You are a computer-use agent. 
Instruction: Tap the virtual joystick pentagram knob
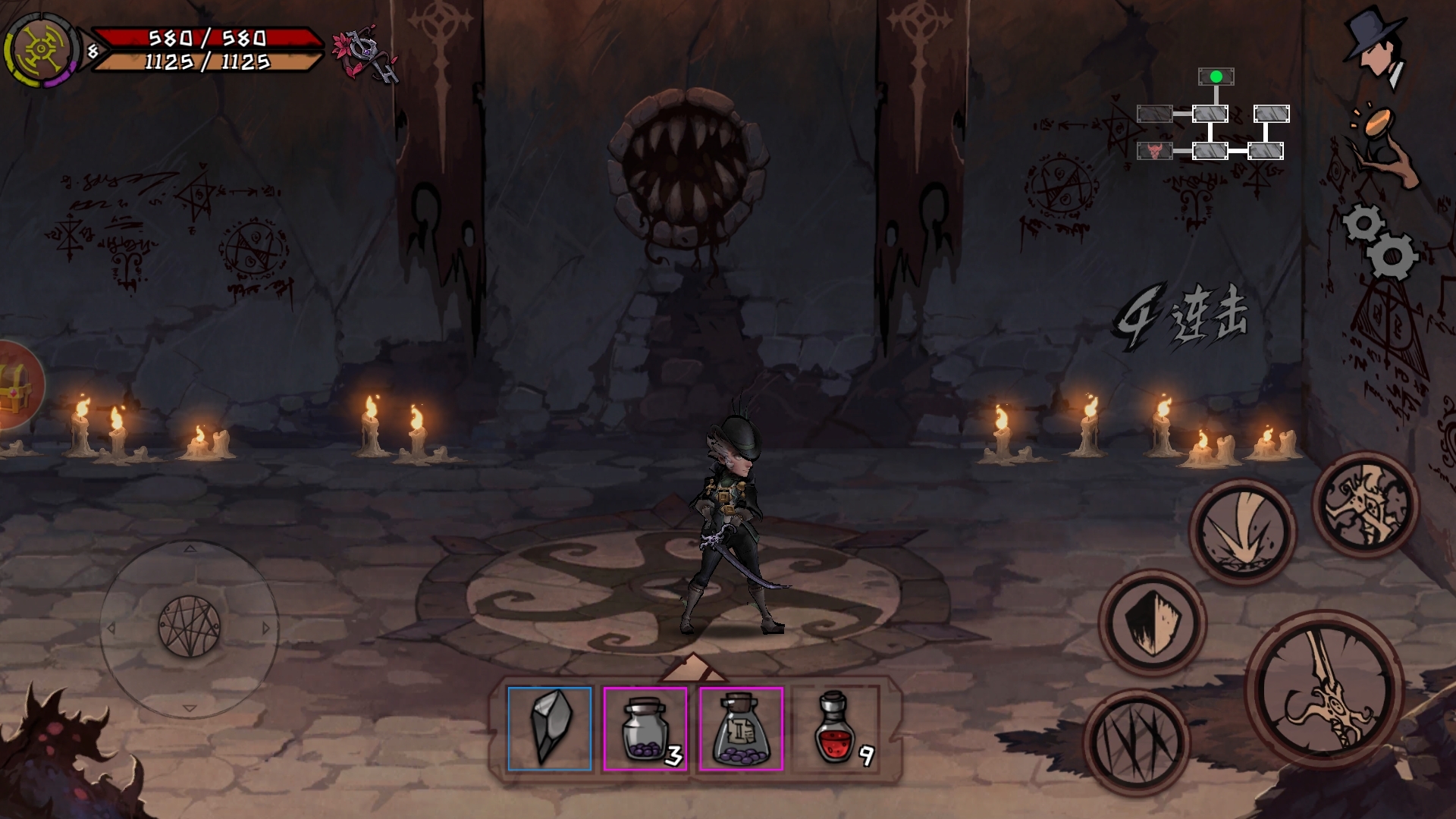[190, 626]
